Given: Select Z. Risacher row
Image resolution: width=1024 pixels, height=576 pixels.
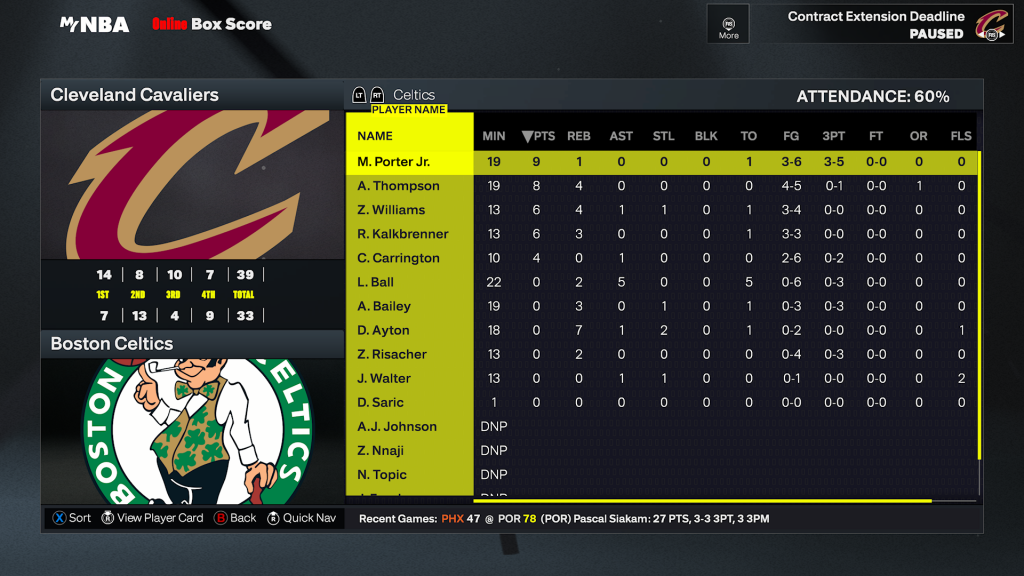Looking at the screenshot, I should click(x=392, y=354).
